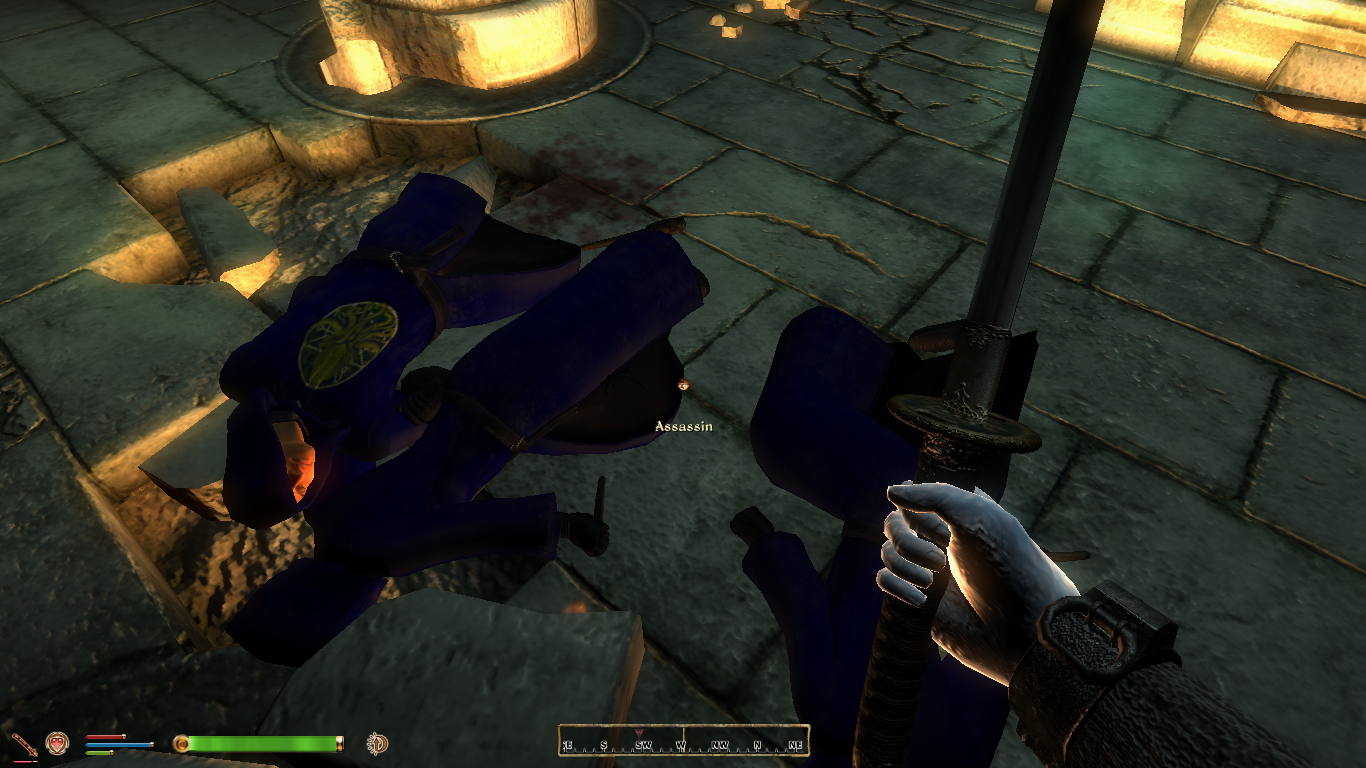Select the heart-shaped active spell icon
The width and height of the screenshot is (1366, 768).
click(57, 743)
